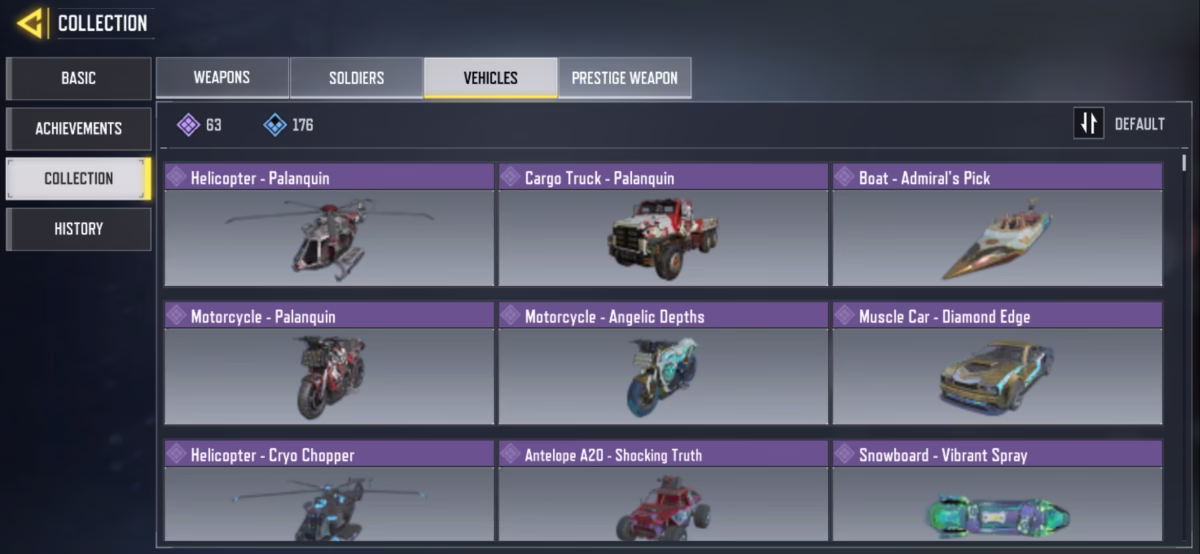Open the History section

[x=78, y=228]
